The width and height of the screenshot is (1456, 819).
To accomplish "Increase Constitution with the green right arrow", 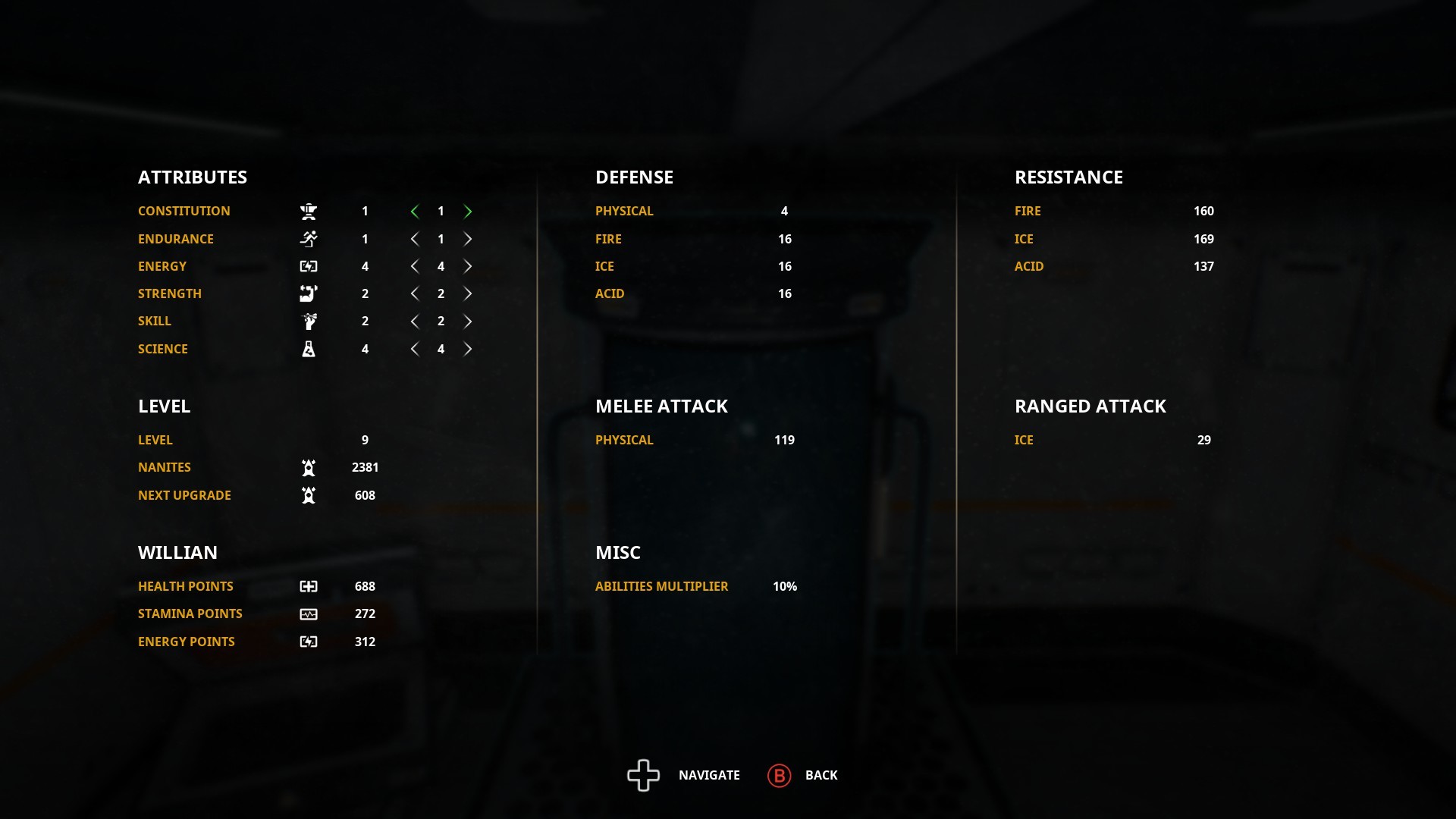I will tap(469, 212).
